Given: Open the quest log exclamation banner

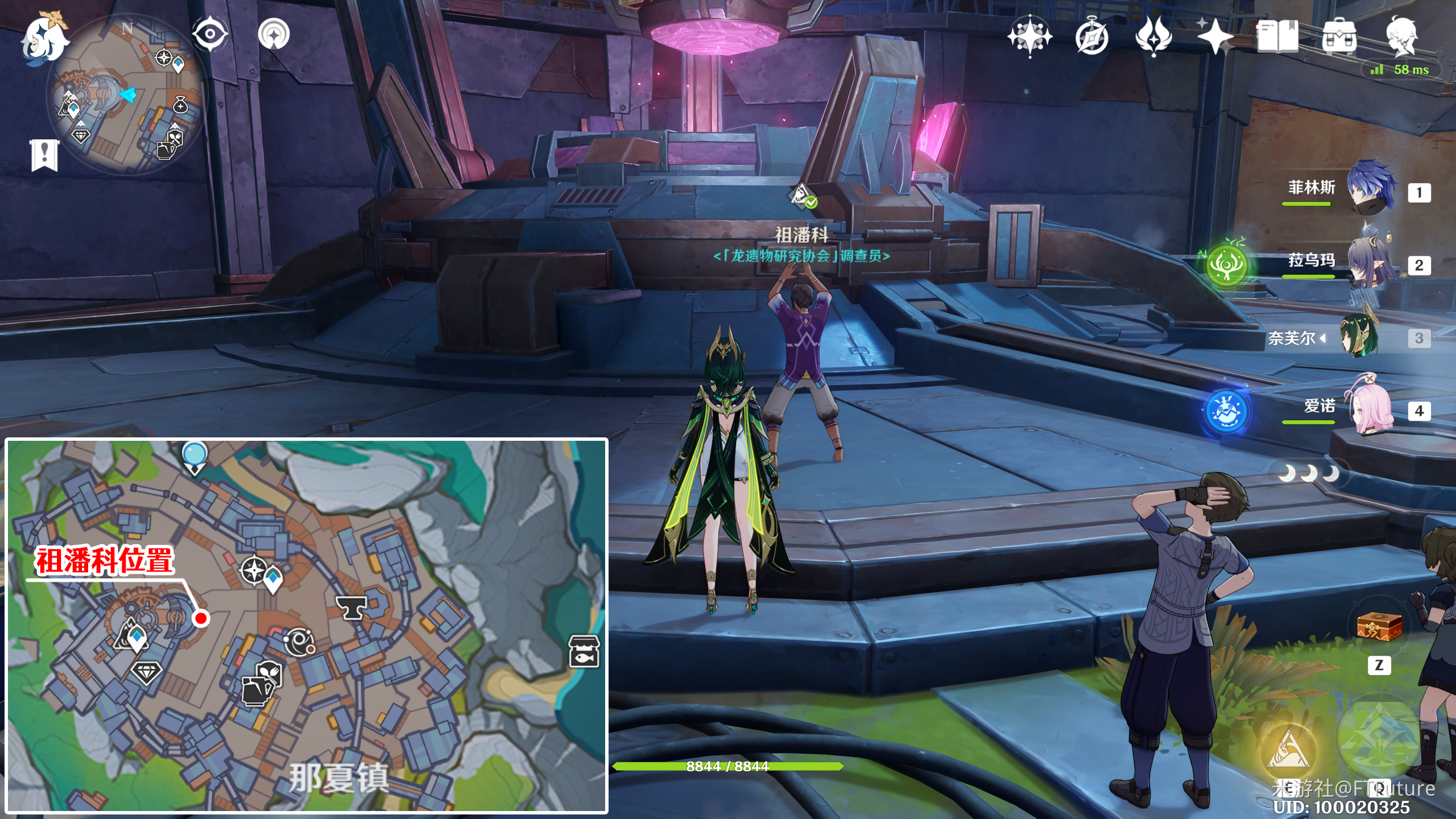Looking at the screenshot, I should [44, 154].
